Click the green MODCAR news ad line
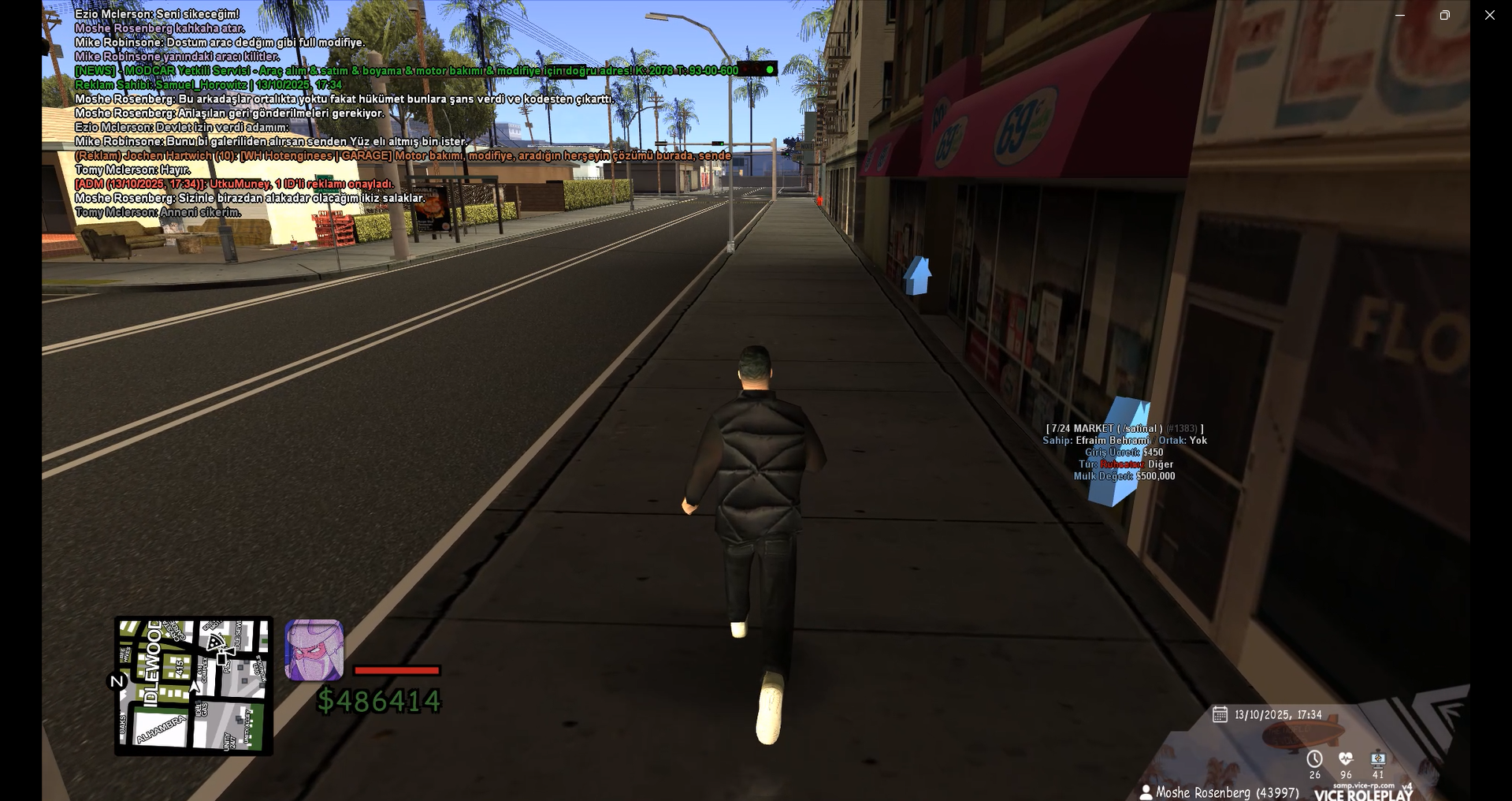1512x801 pixels. click(x=406, y=71)
